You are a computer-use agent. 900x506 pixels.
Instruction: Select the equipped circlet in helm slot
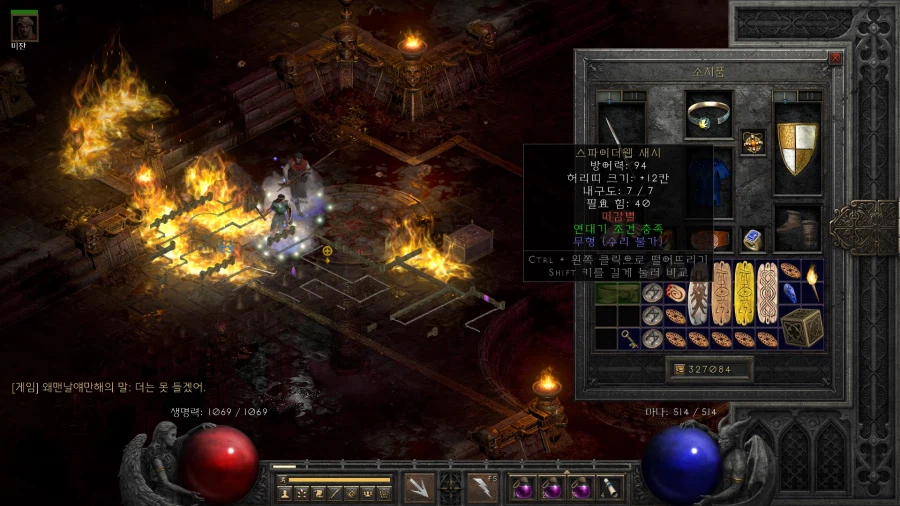pyautogui.click(x=709, y=116)
